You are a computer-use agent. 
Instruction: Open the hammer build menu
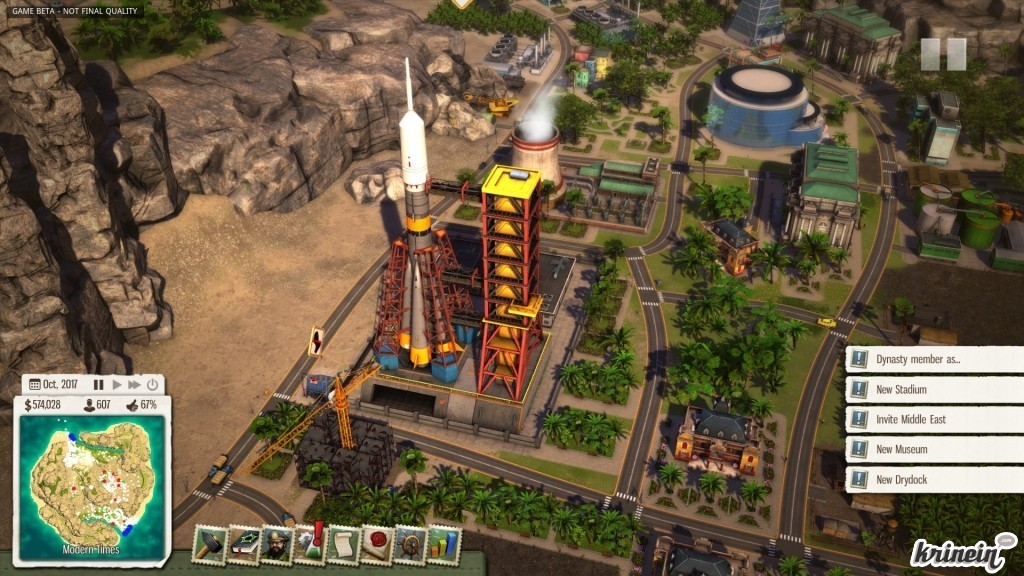click(210, 545)
